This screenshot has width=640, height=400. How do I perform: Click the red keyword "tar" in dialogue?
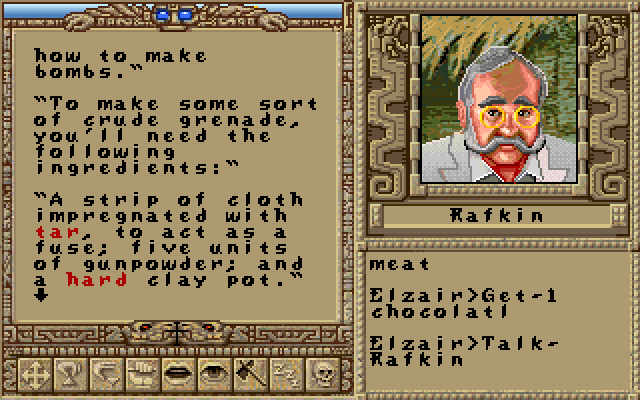(x=49, y=232)
